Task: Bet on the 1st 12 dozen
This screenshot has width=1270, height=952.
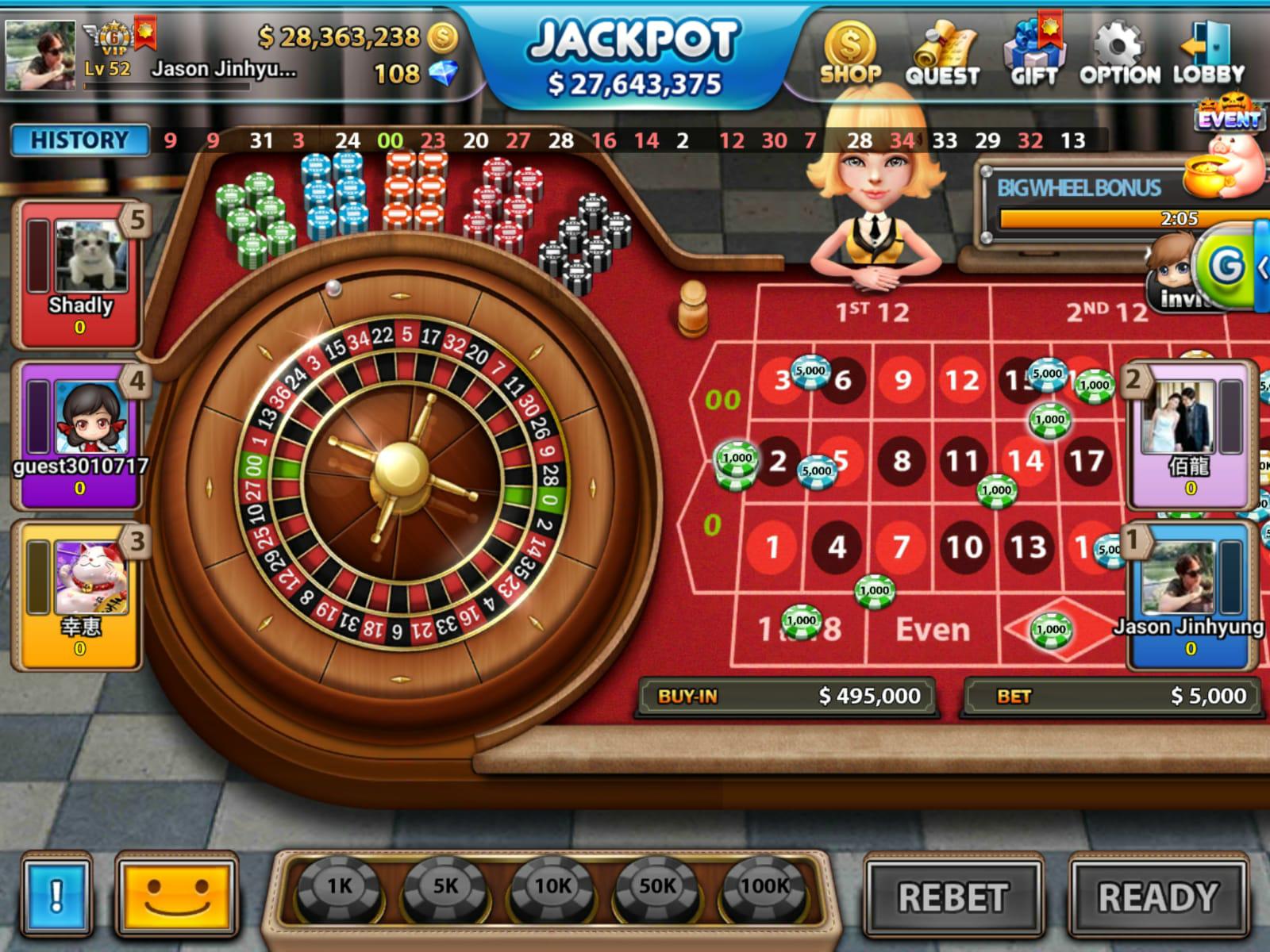Action: (x=872, y=313)
